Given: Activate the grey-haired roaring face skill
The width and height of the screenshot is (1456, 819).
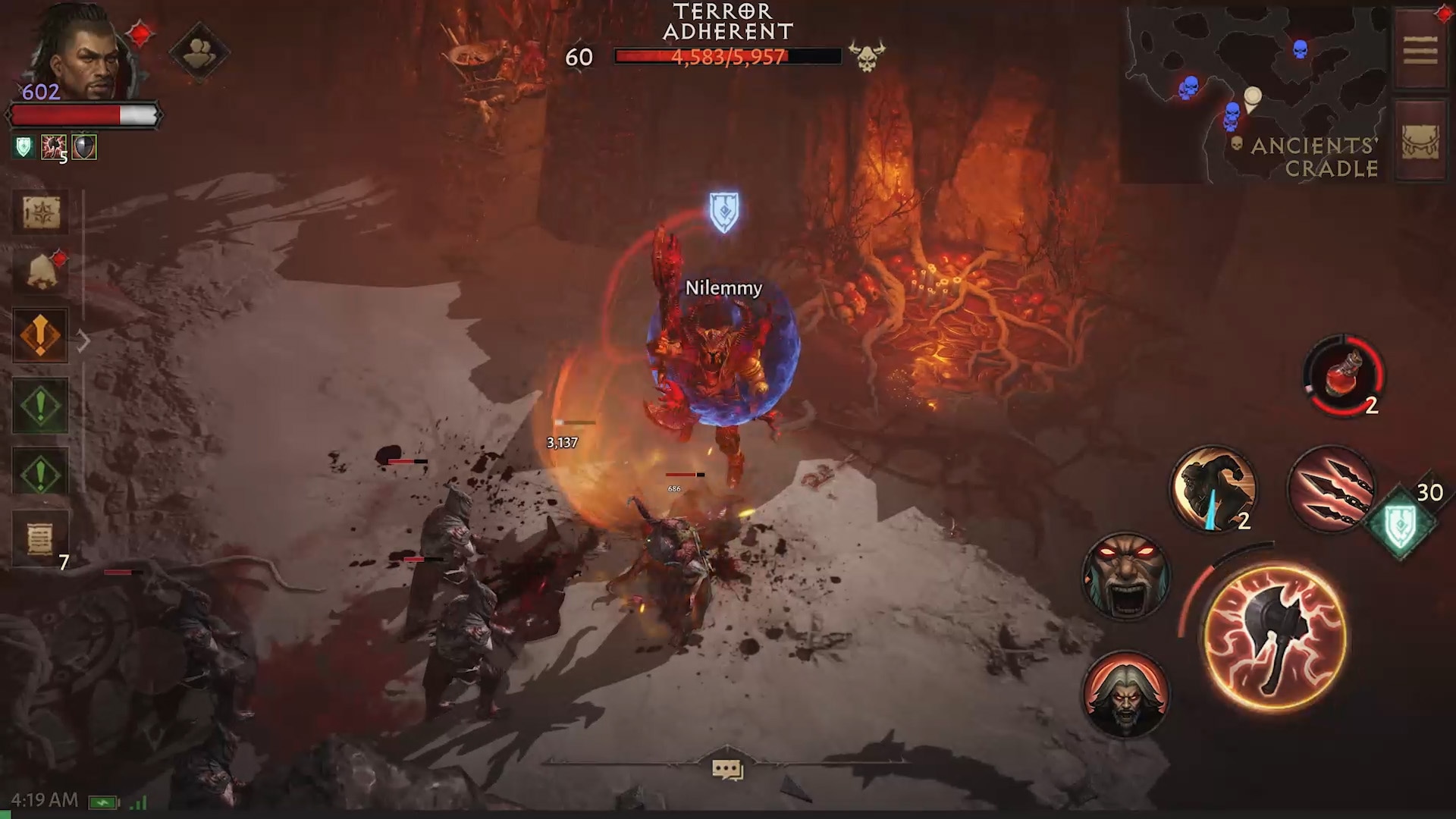Looking at the screenshot, I should [1125, 694].
